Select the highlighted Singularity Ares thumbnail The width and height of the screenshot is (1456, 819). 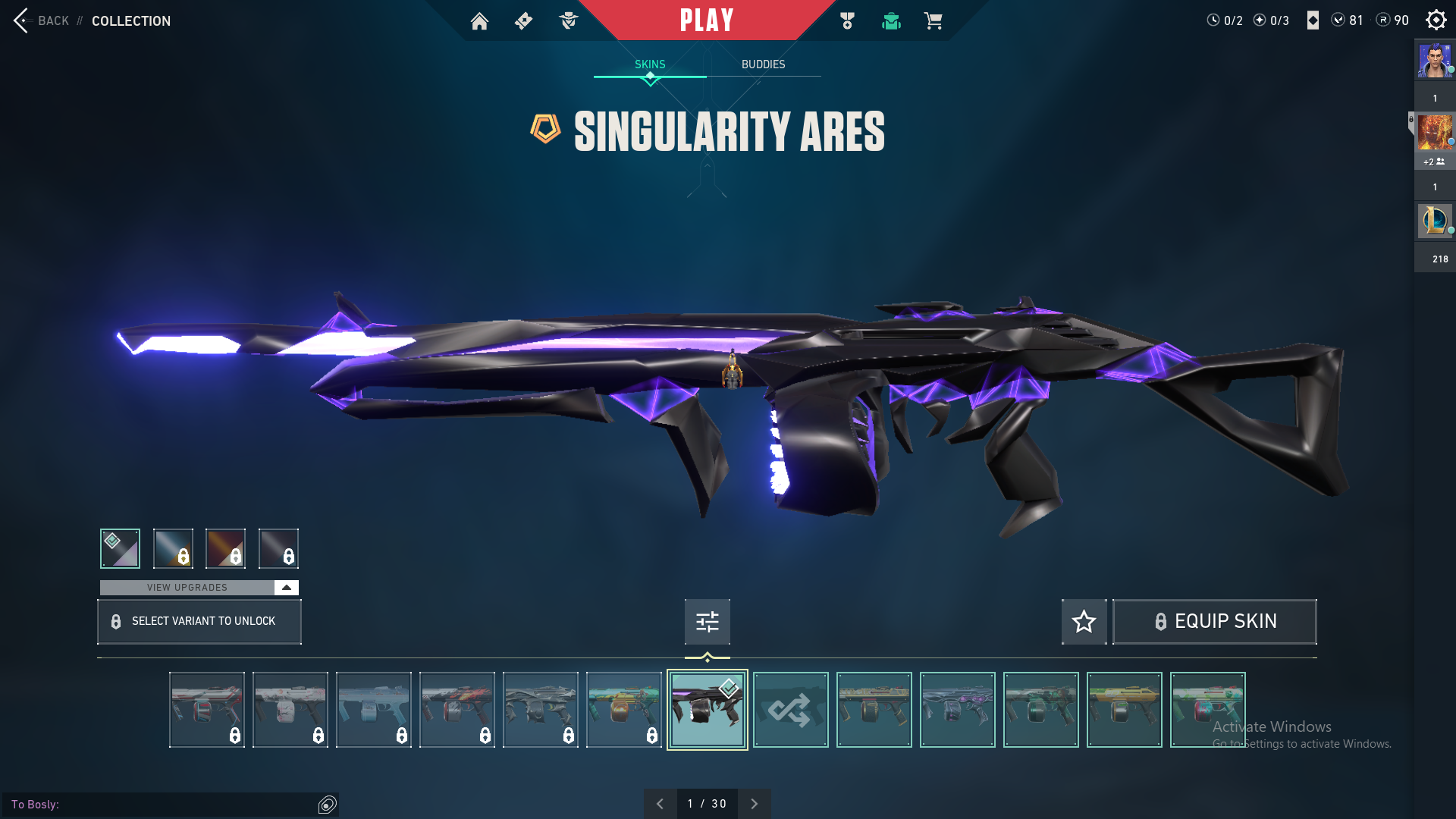pos(707,710)
